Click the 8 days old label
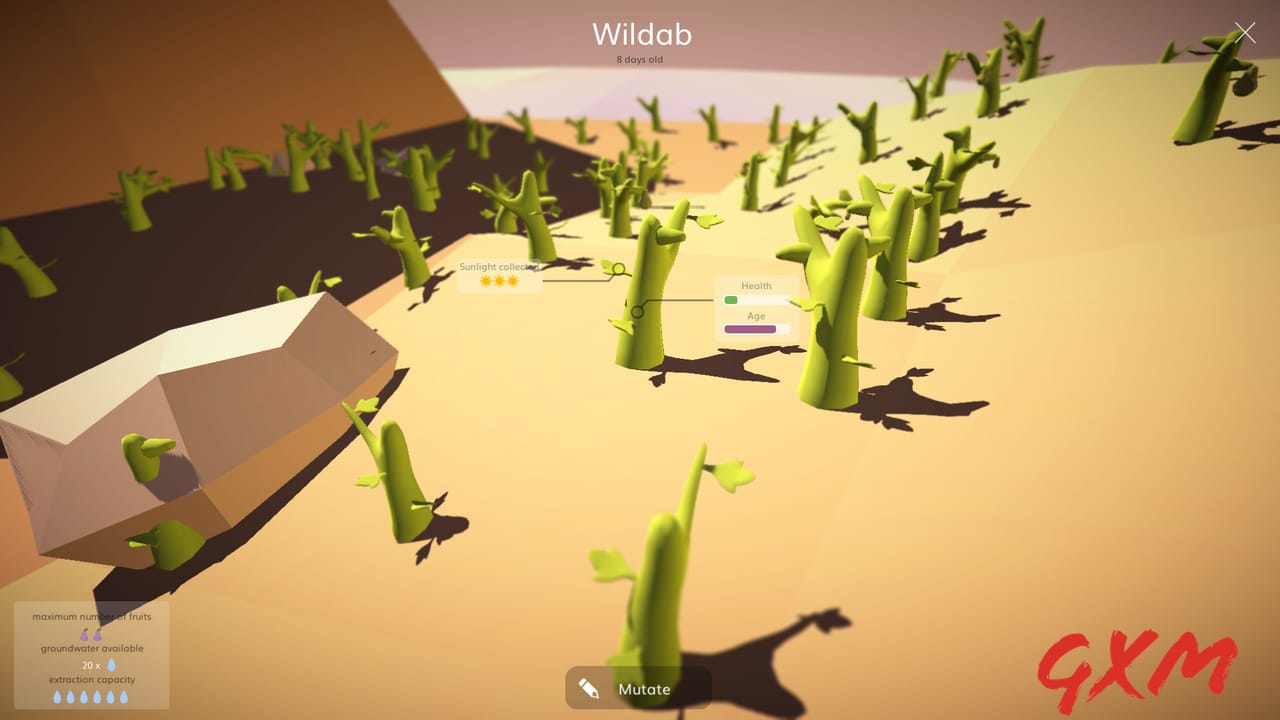Viewport: 1280px width, 720px height. 640,60
